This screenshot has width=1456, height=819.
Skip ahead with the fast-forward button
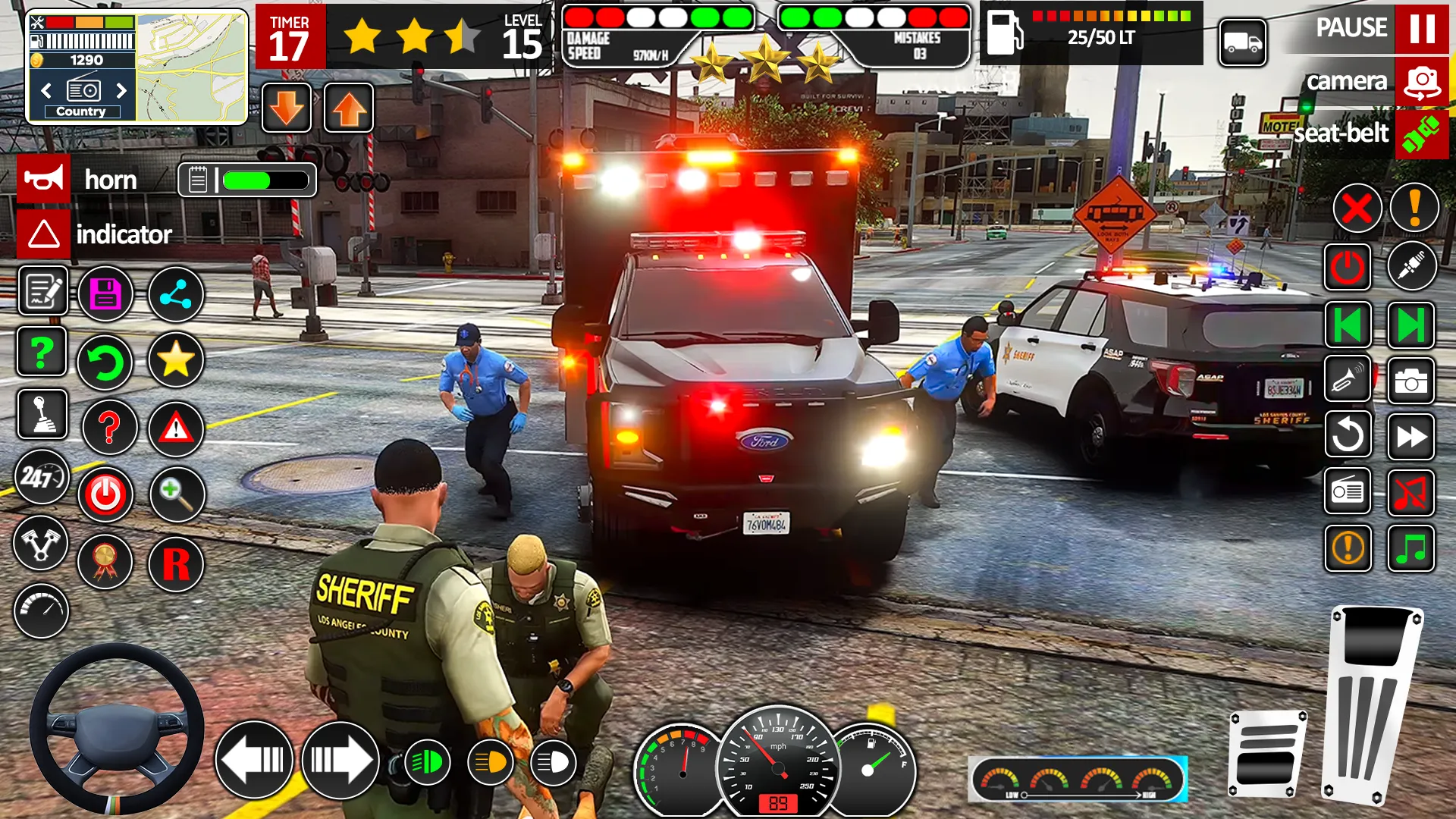point(1410,436)
